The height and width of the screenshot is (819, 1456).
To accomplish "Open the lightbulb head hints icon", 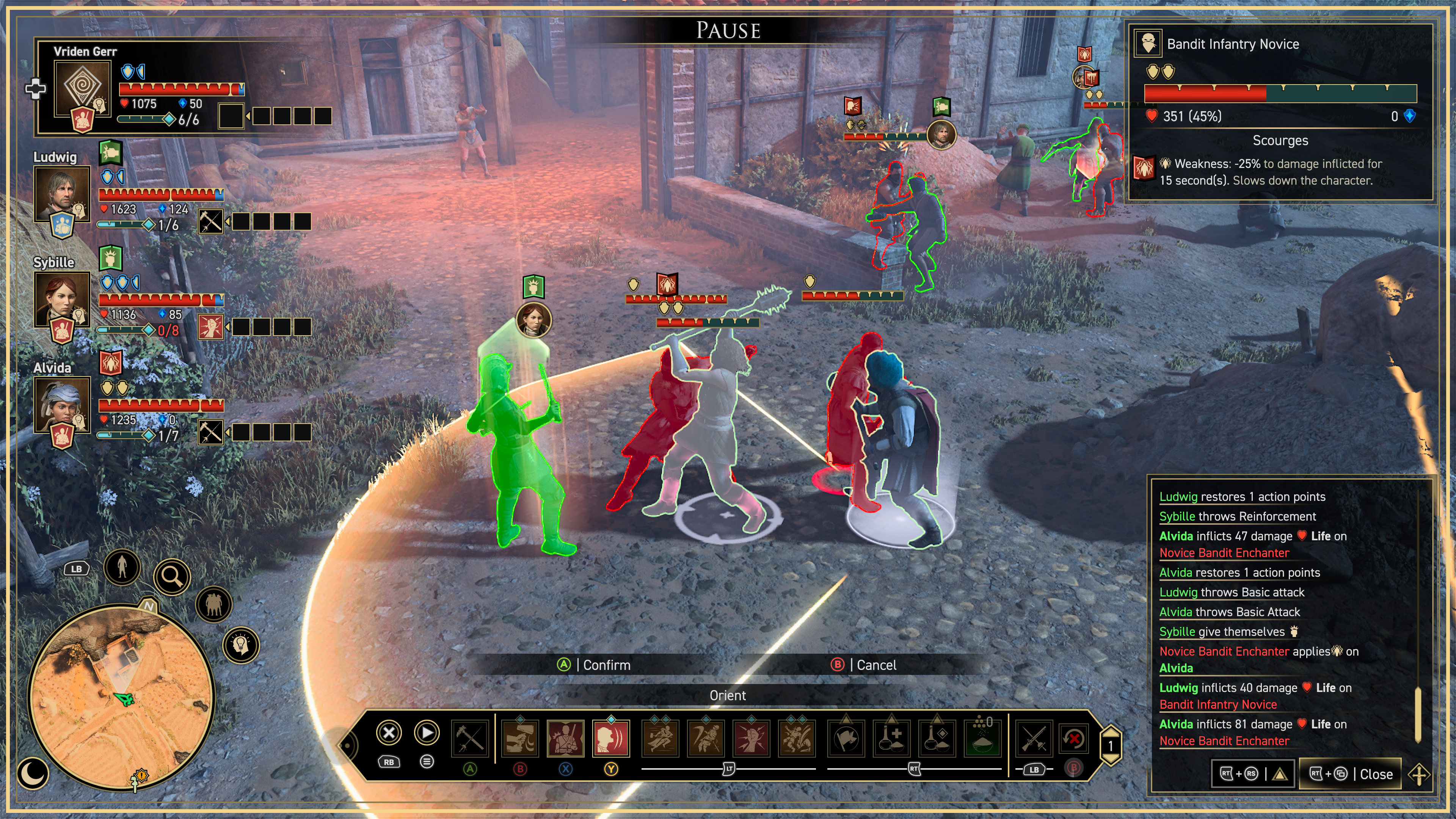I will coord(242,645).
